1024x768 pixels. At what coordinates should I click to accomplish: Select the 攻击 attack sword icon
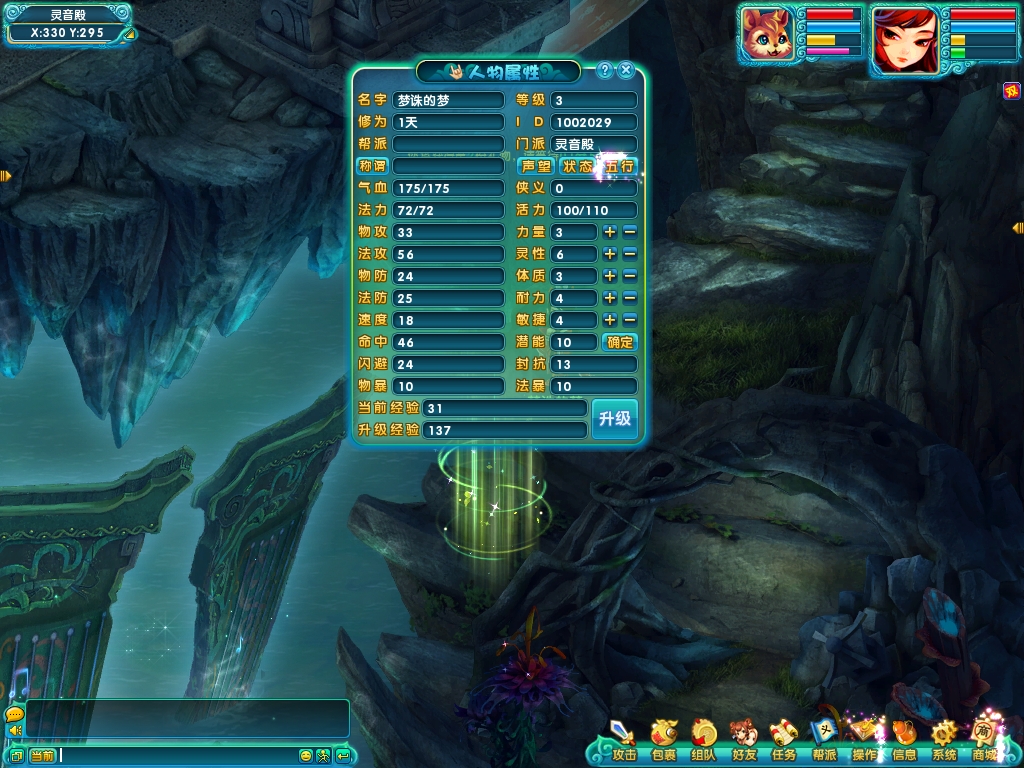pyautogui.click(x=624, y=740)
